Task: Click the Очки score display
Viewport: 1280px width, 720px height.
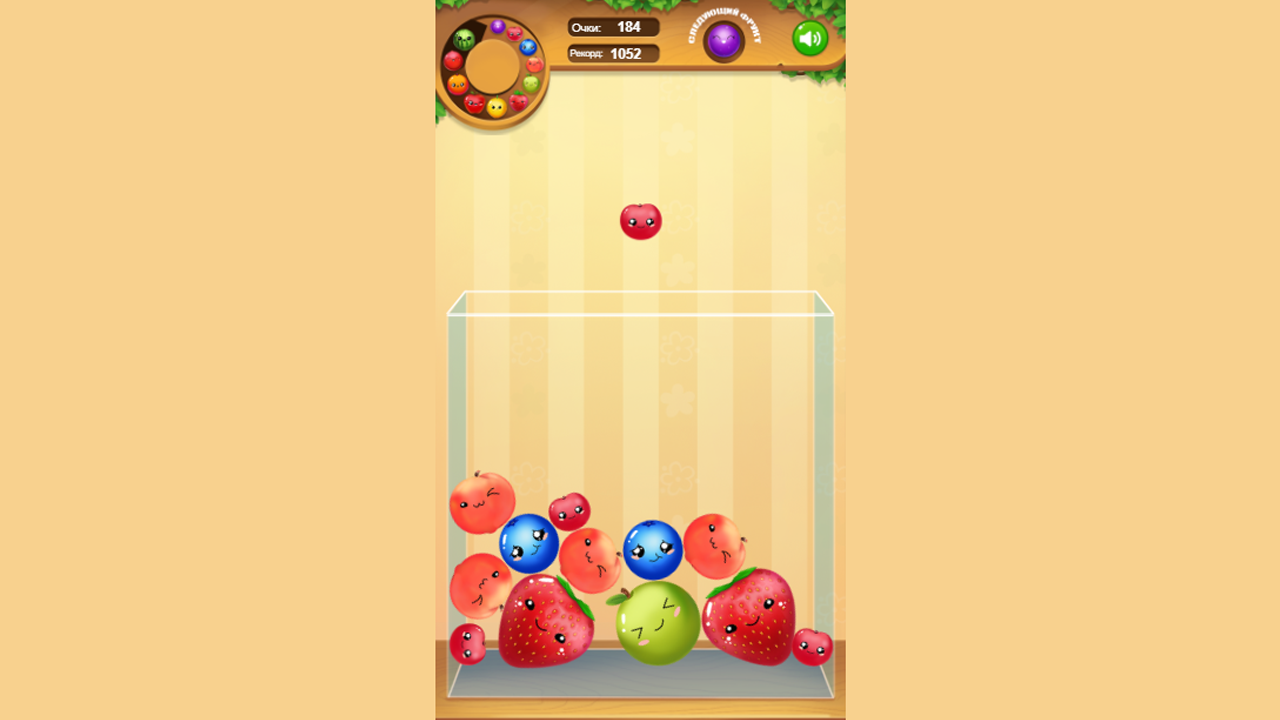Action: pos(611,27)
